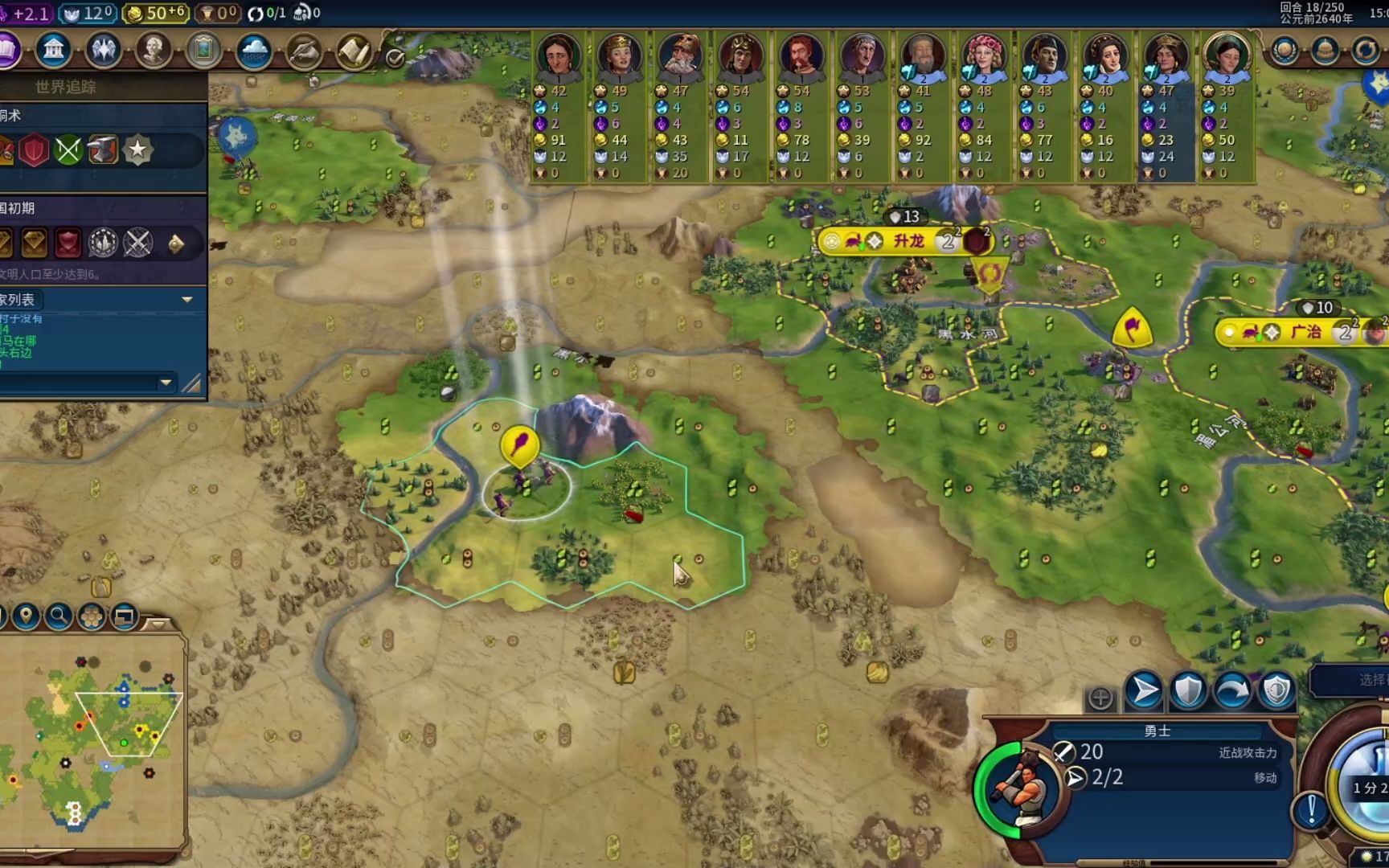Open the map search magnifier tool
This screenshot has width=1389, height=868.
(x=58, y=616)
